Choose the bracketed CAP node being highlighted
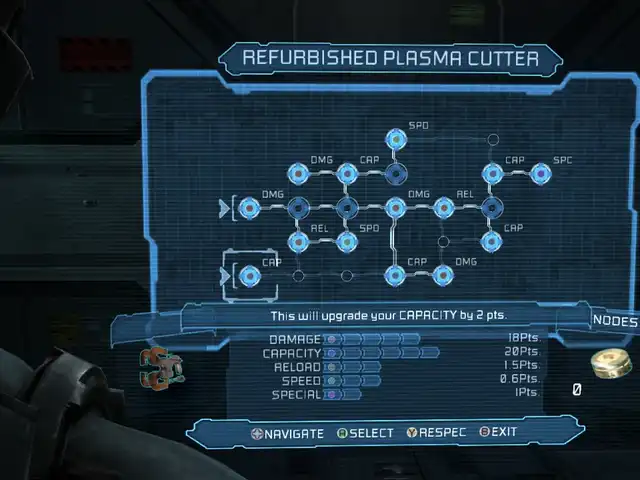 tap(249, 275)
